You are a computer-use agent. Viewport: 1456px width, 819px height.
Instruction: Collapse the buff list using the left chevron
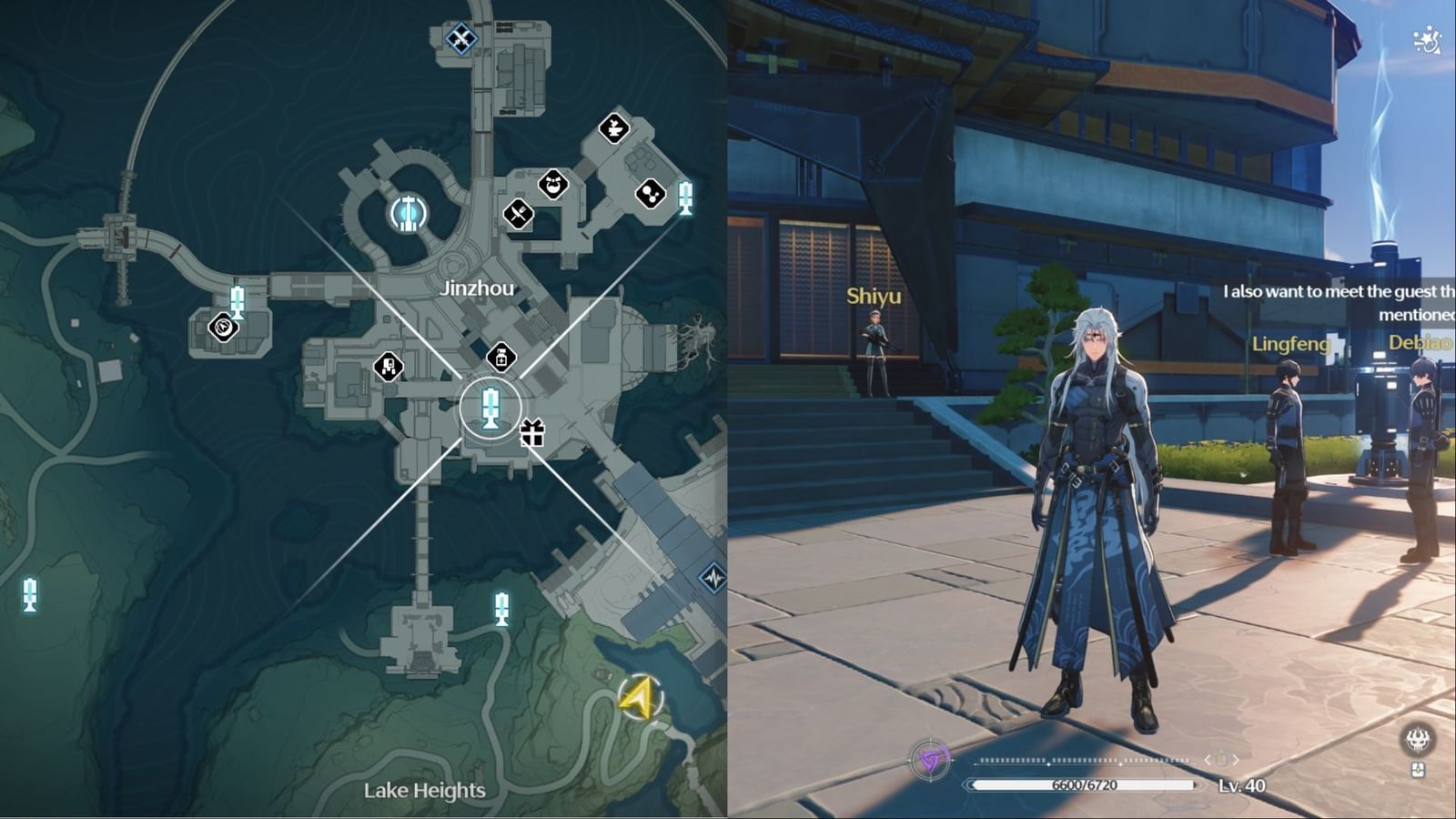click(1208, 760)
